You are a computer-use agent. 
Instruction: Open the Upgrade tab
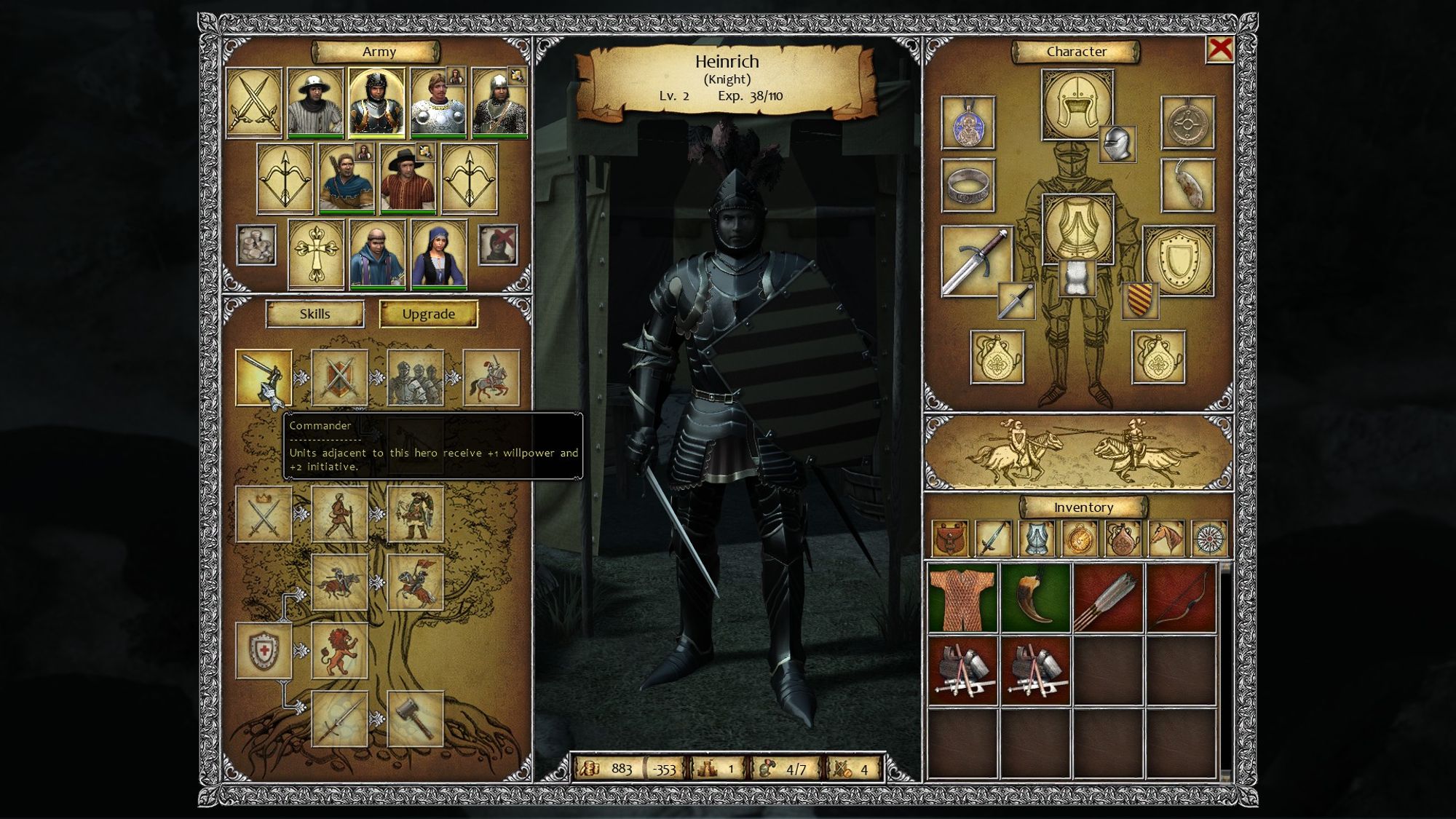pos(428,314)
